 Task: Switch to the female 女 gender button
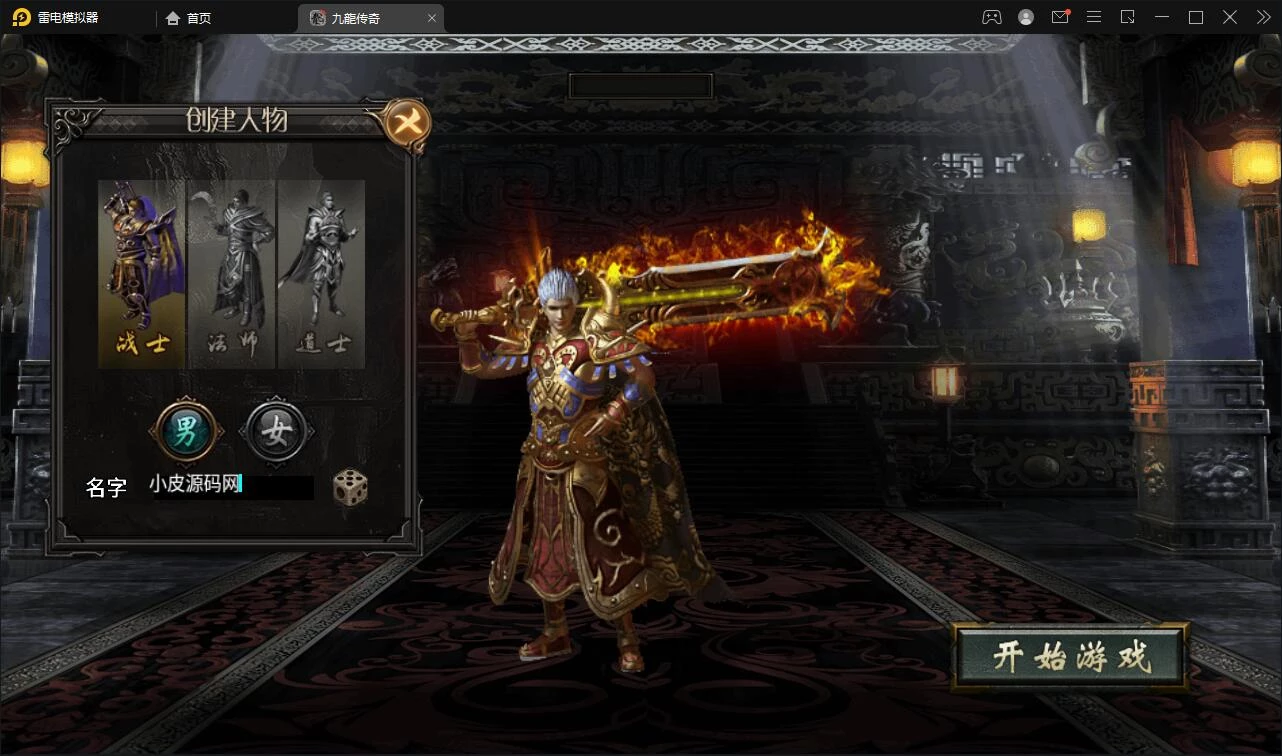[276, 432]
